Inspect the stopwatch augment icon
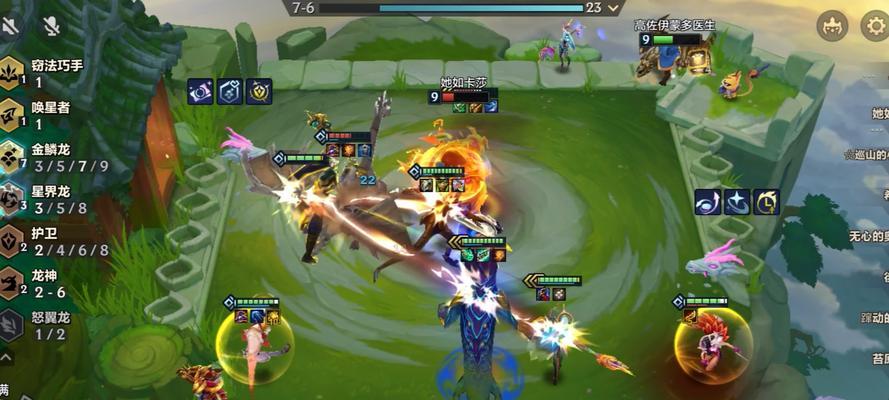 [x=767, y=202]
